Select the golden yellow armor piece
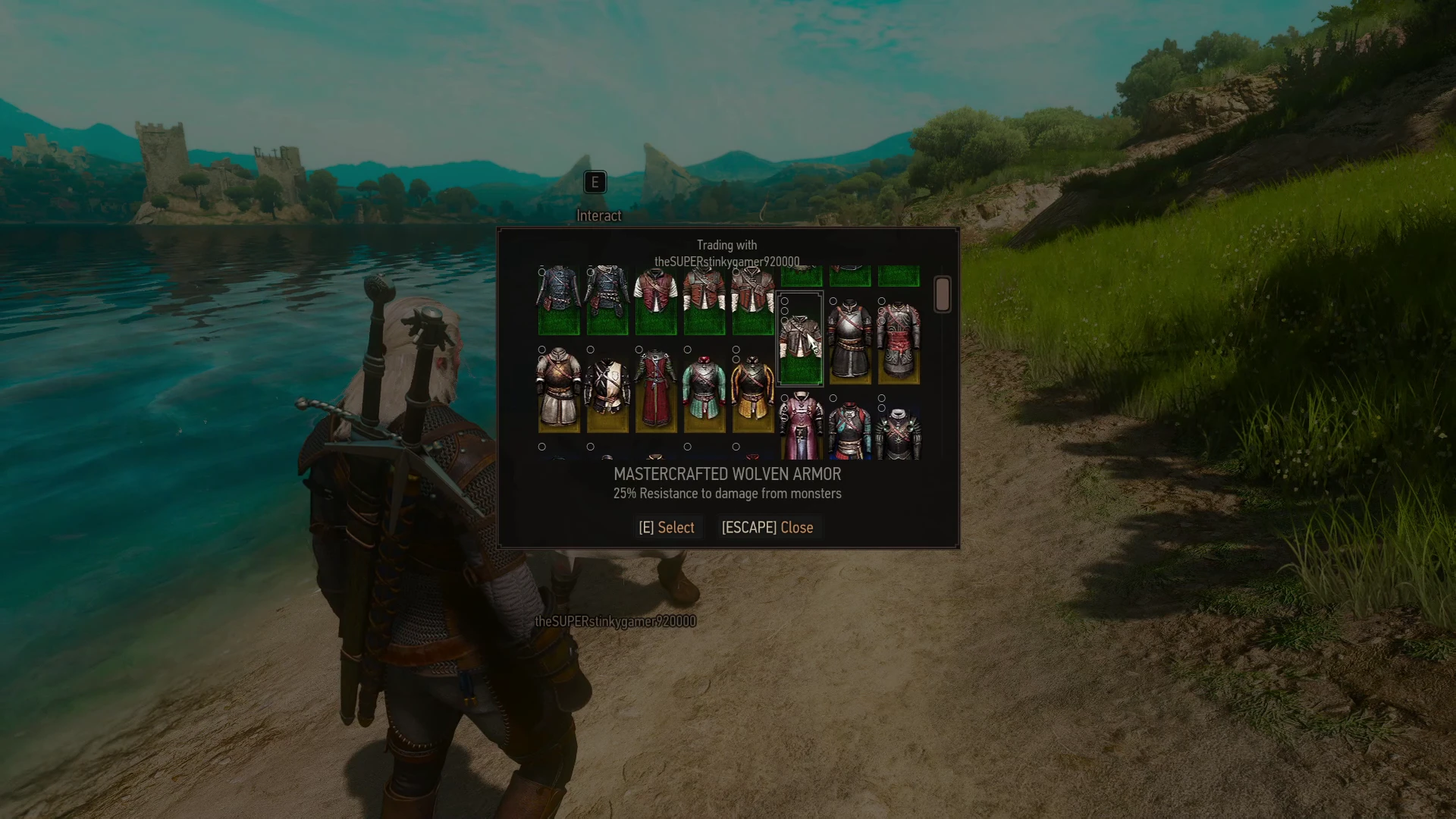This screenshot has height=819, width=1456. click(752, 388)
